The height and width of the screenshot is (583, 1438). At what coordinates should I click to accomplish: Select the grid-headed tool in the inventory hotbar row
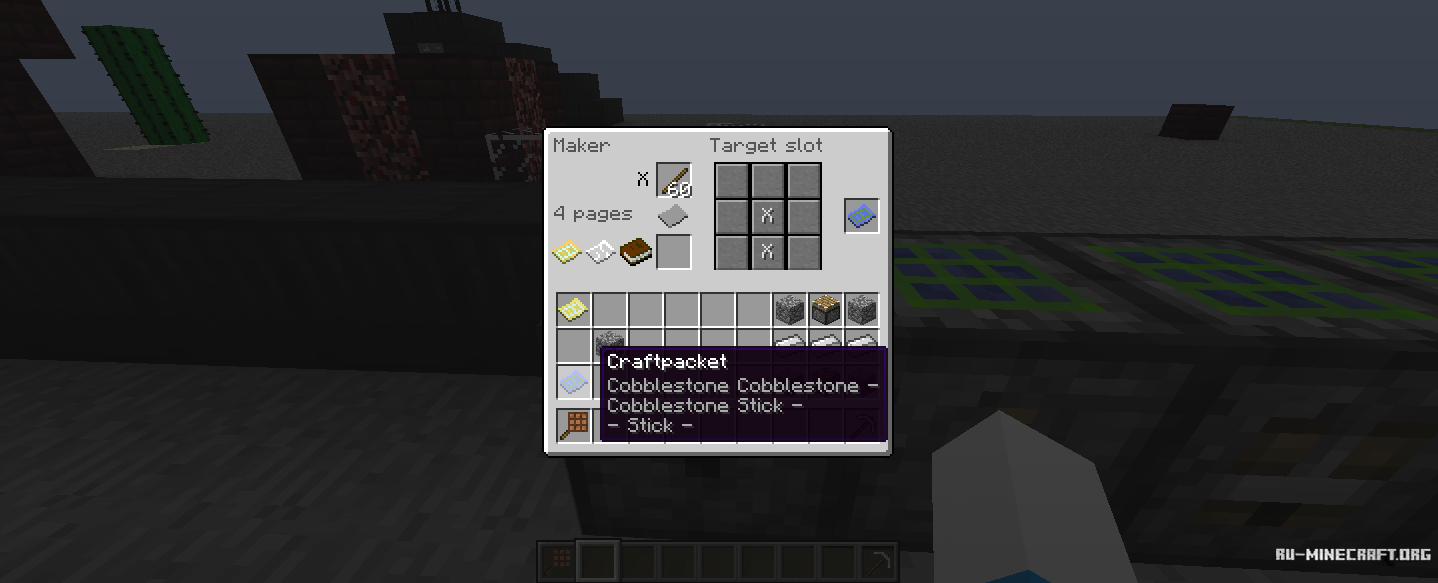573,425
